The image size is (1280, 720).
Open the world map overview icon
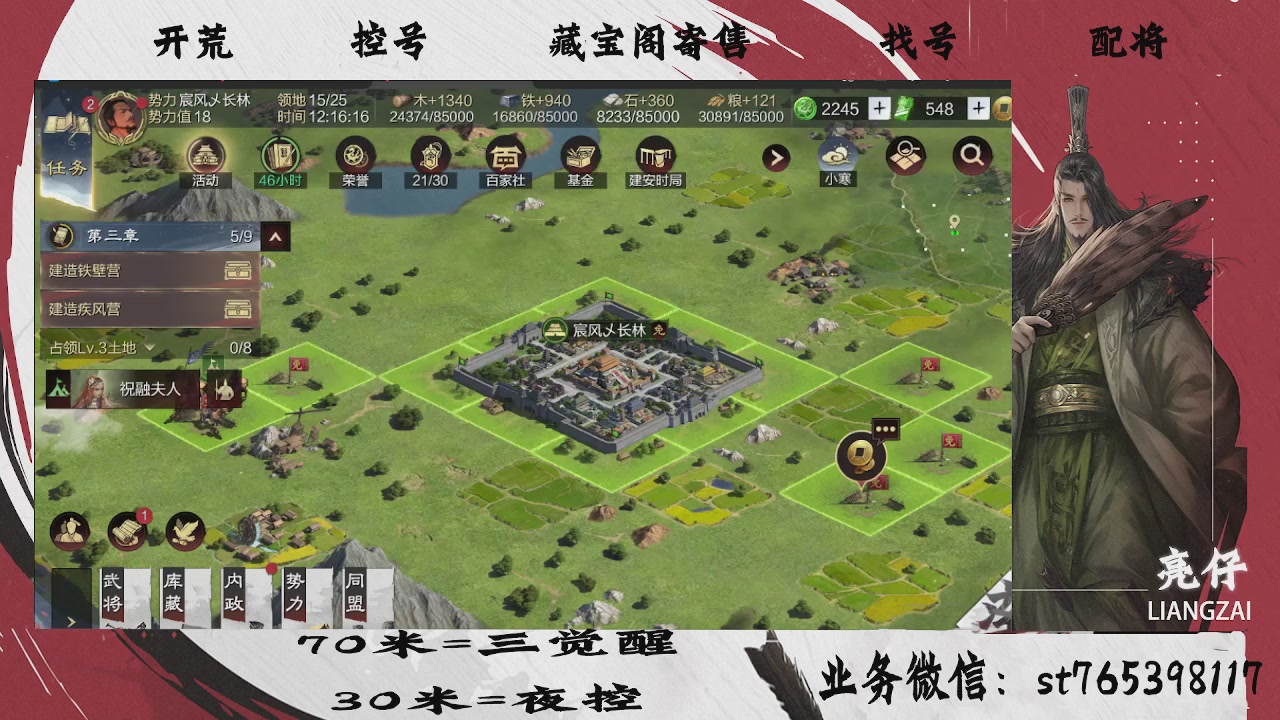[906, 157]
